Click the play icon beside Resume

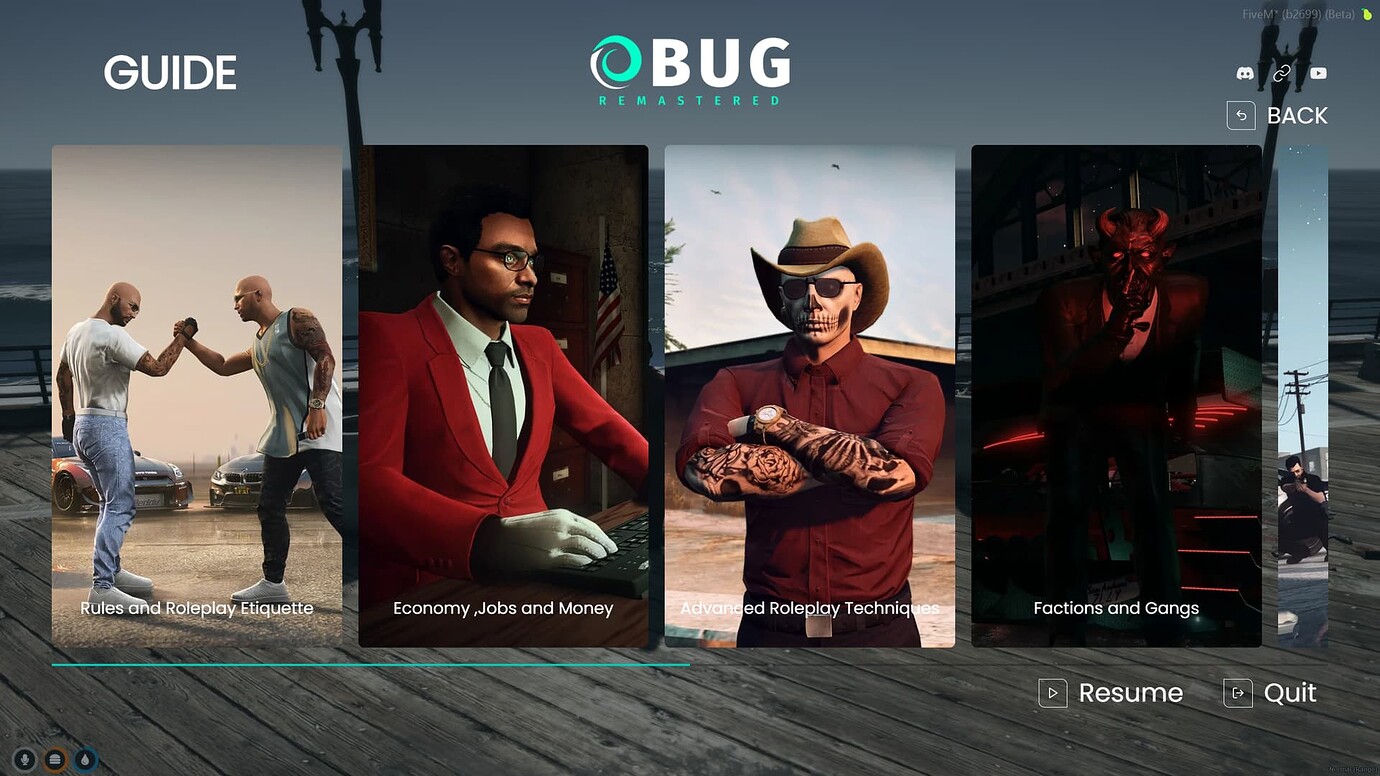pyautogui.click(x=1051, y=692)
